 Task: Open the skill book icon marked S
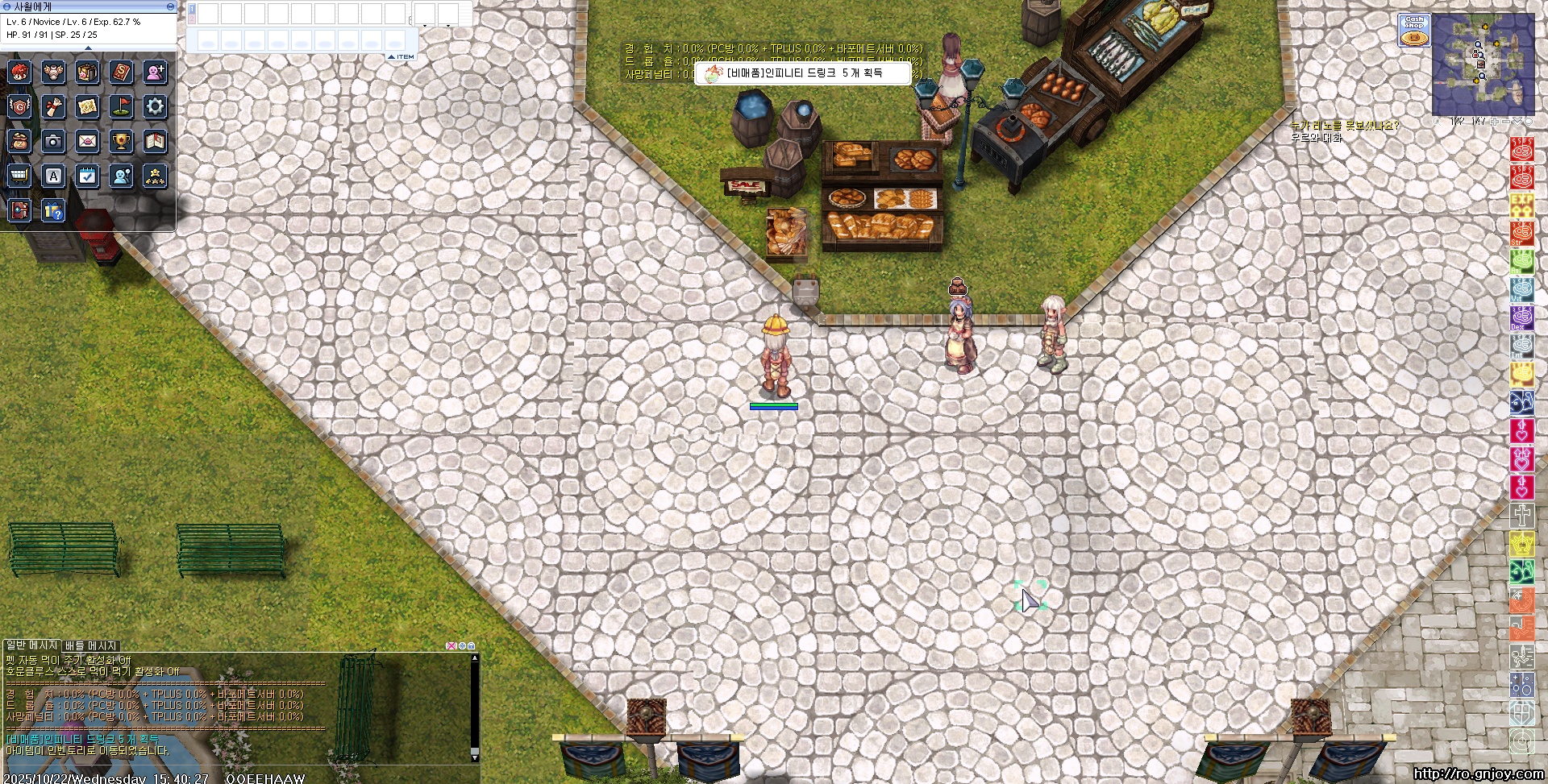pyautogui.click(x=122, y=73)
